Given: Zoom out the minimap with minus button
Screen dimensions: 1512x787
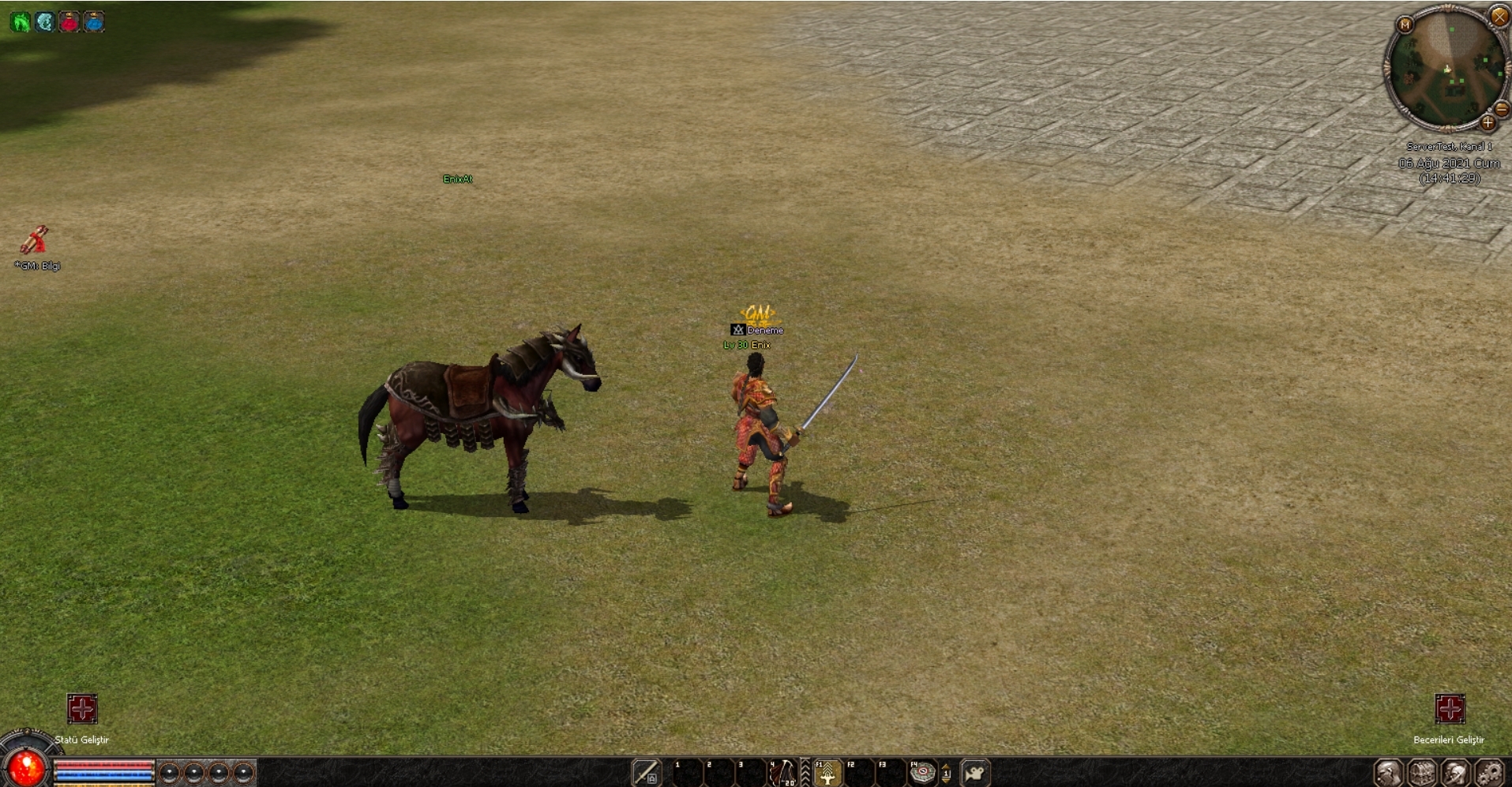Looking at the screenshot, I should pyautogui.click(x=1502, y=110).
